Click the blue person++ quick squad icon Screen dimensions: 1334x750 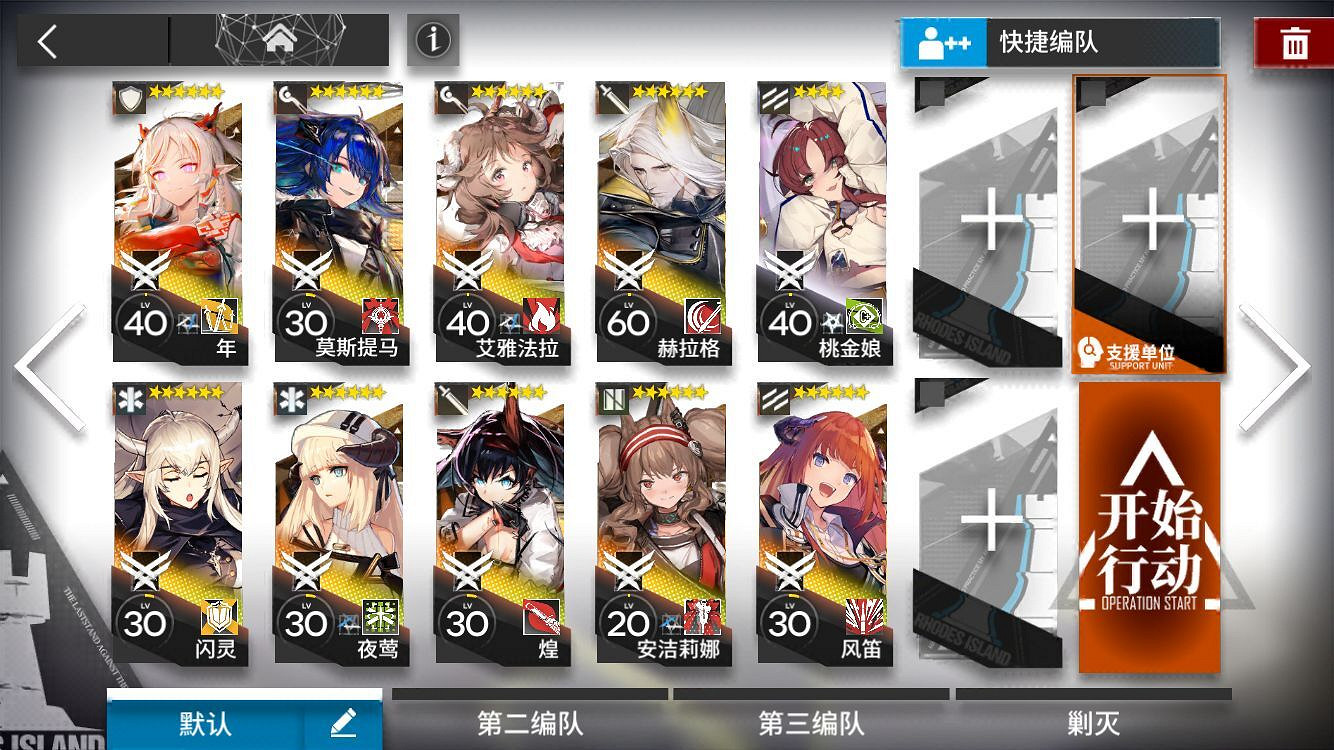[x=941, y=43]
